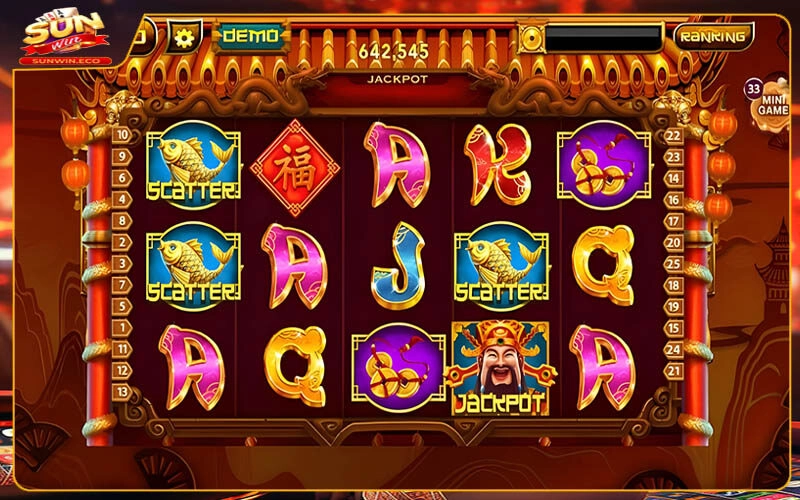Click the gold coin balance icon
800x500 pixels.
point(531,39)
